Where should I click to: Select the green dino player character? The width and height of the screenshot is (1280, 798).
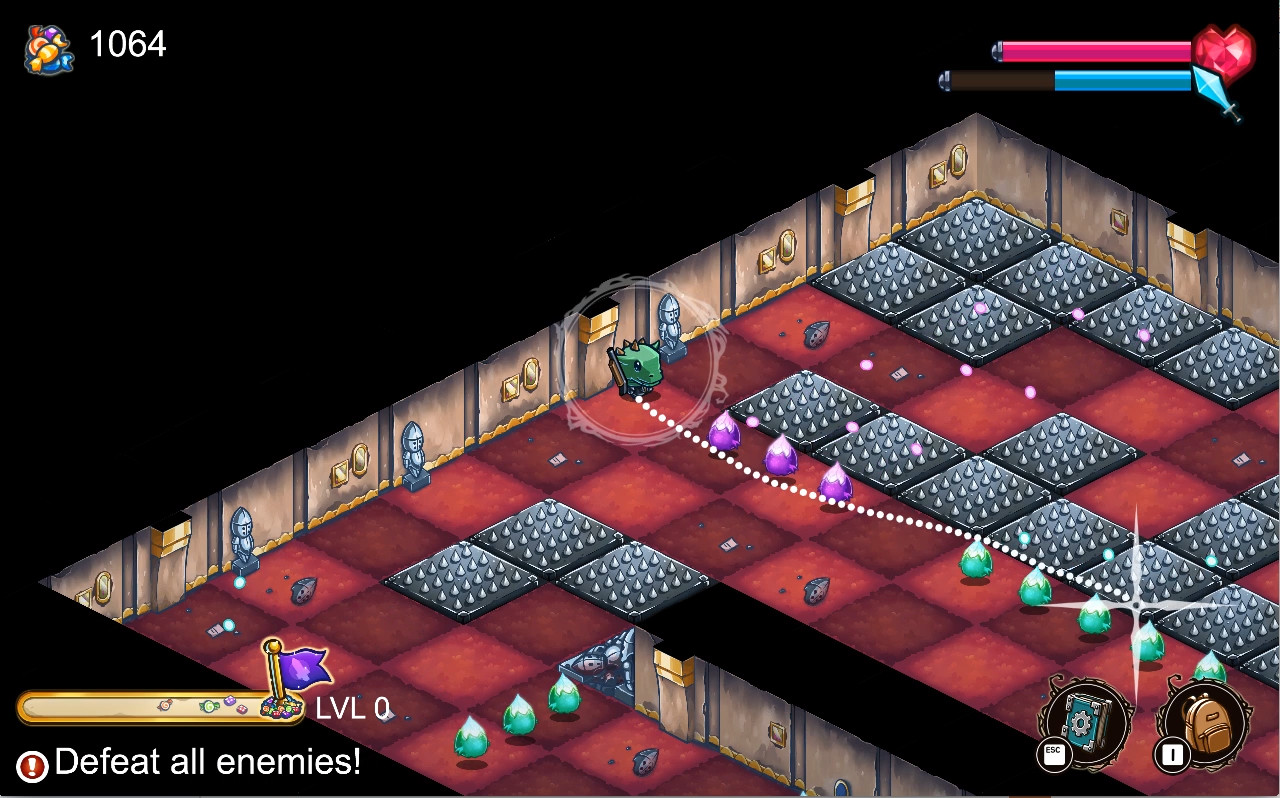640,365
